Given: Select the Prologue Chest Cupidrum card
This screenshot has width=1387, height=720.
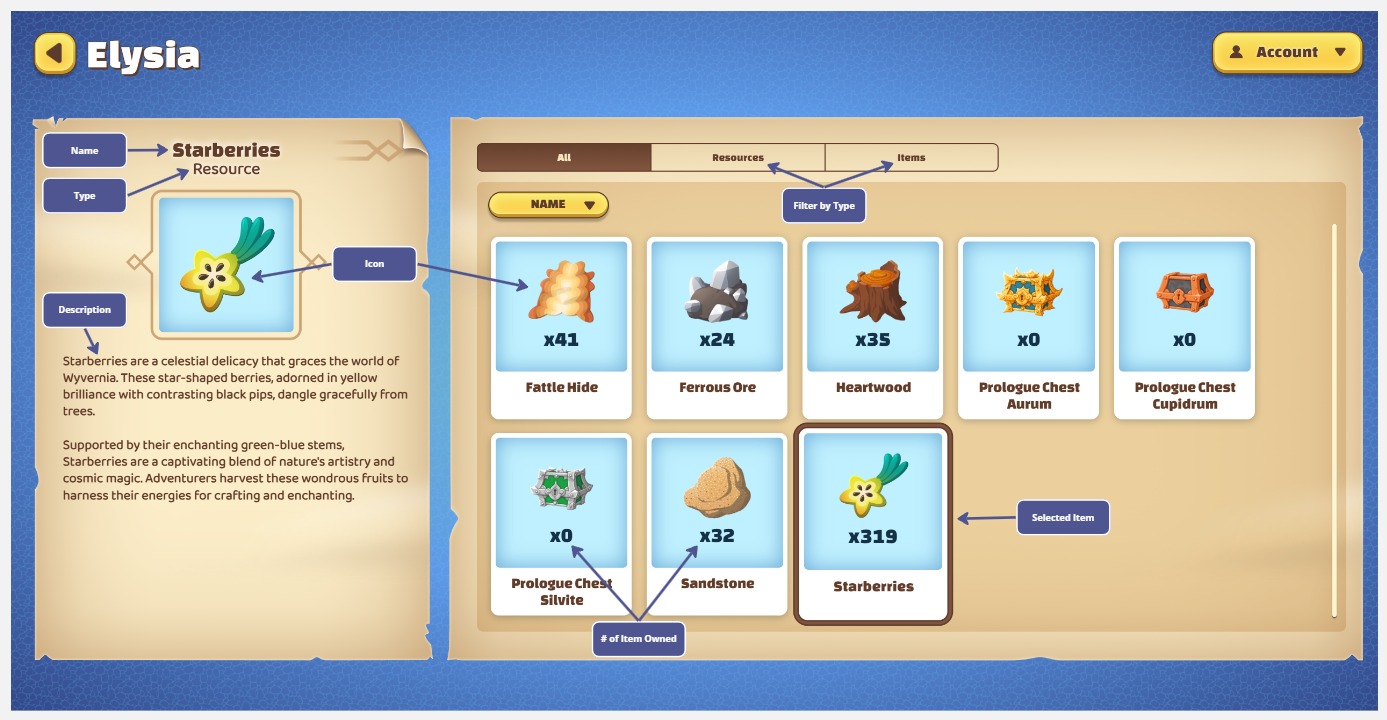Looking at the screenshot, I should click(x=1184, y=326).
